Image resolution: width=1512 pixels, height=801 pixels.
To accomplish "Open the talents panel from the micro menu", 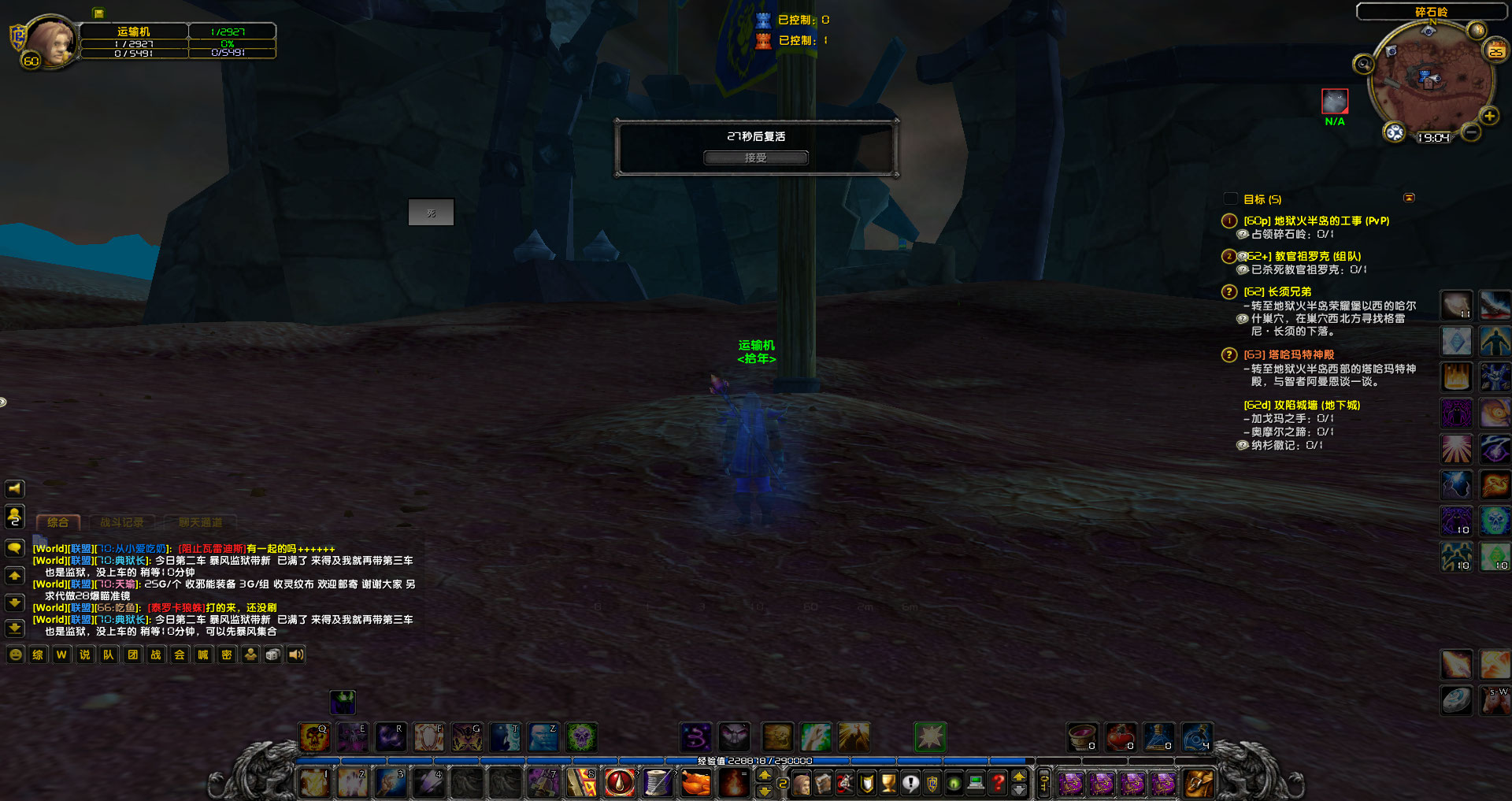I will [844, 783].
